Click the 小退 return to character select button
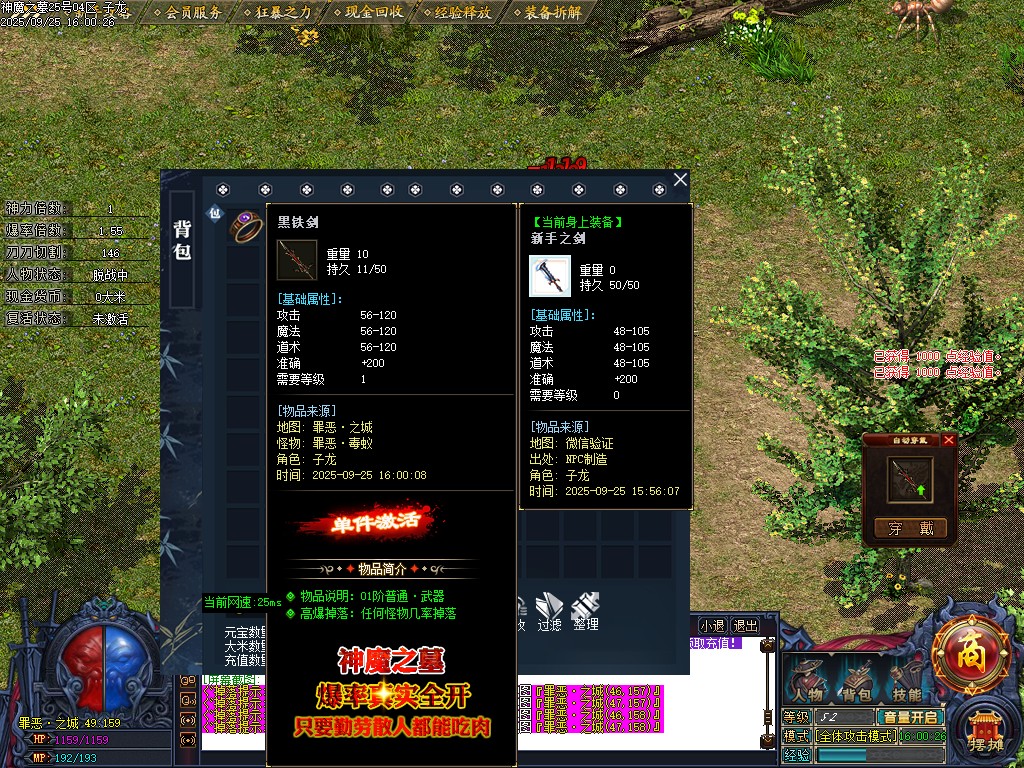 coord(711,626)
